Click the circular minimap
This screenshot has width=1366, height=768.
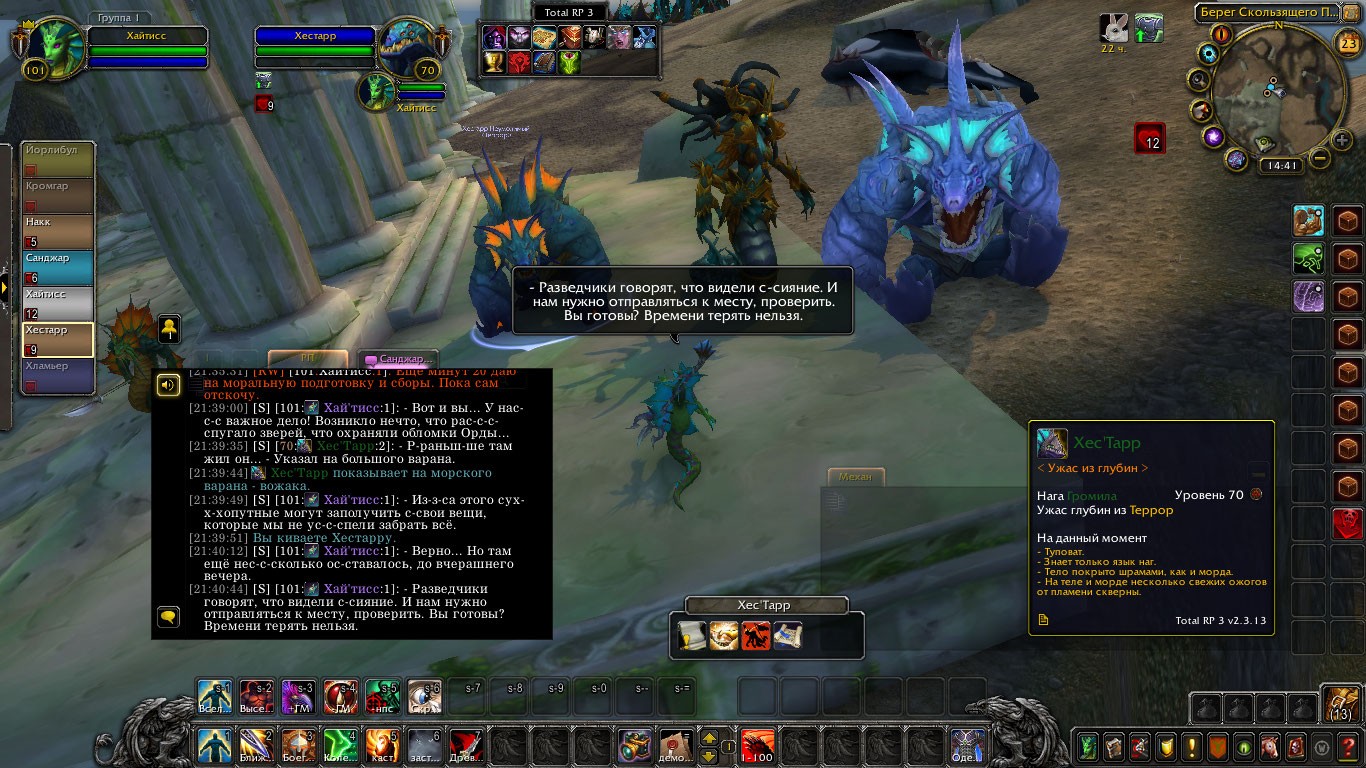[1278, 90]
